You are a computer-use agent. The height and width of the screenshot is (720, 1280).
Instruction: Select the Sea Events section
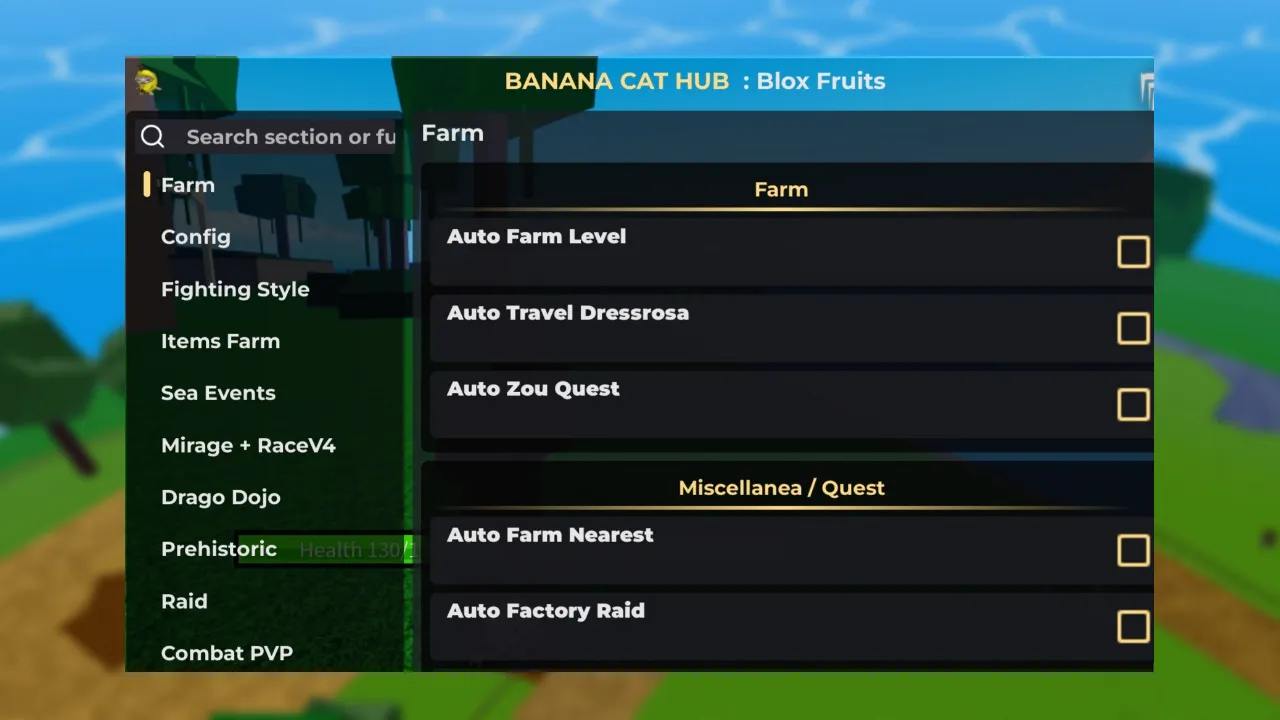[218, 392]
